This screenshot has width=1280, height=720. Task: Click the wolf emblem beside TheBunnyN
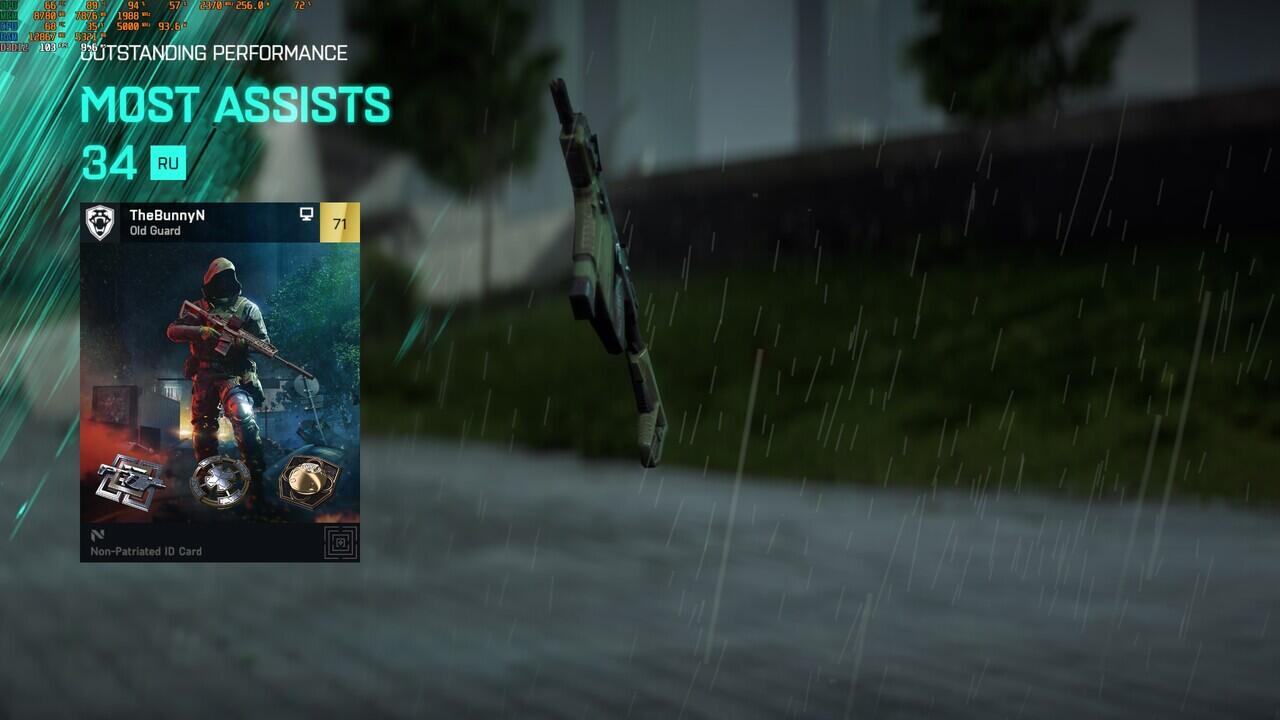(x=100, y=222)
